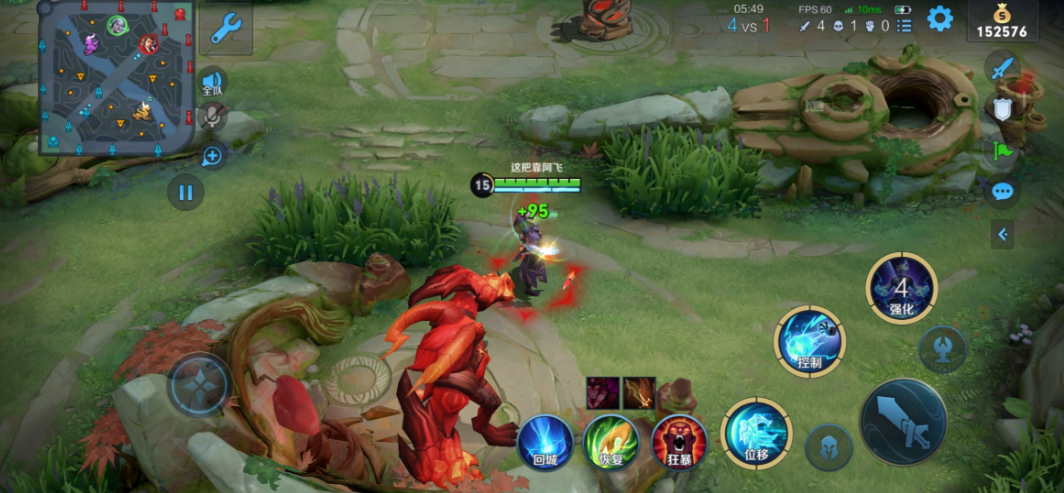Tap the speech-bubble plus icon

click(212, 155)
